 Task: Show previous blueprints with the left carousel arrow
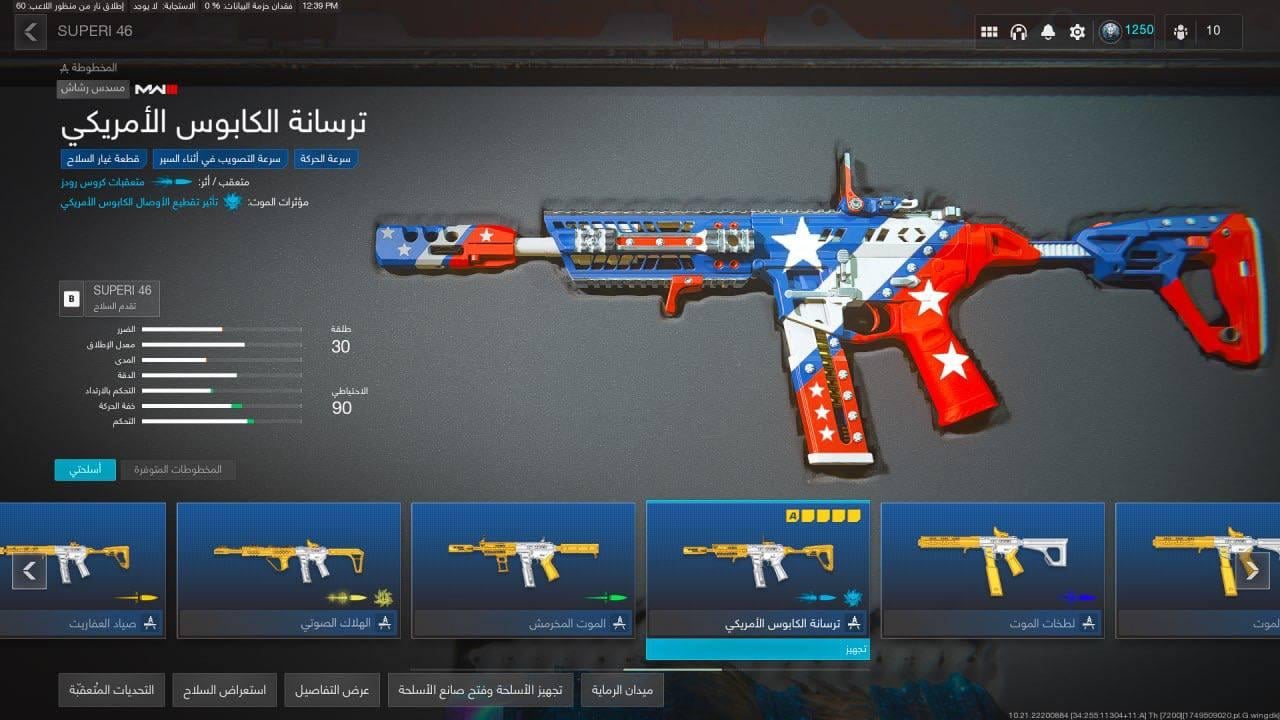pos(29,571)
